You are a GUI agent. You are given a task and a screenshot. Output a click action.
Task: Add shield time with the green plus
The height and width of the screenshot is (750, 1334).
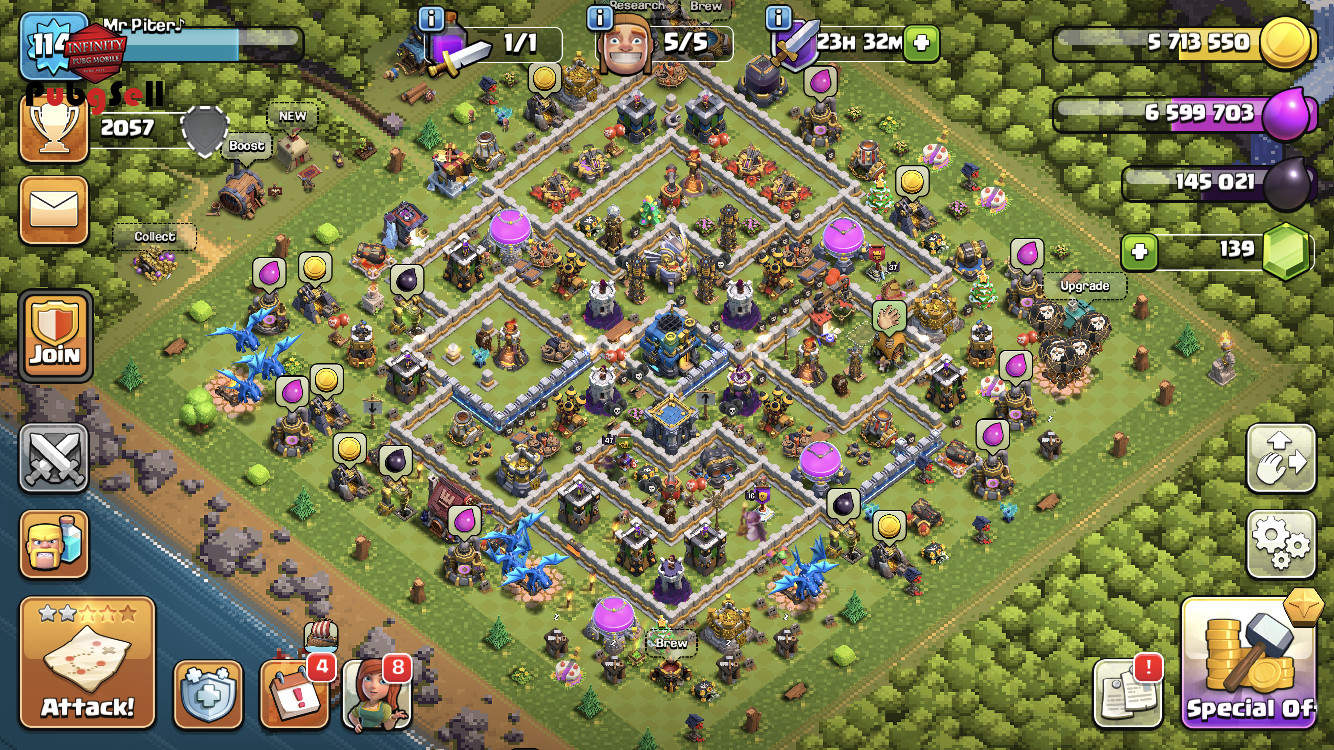pyautogui.click(x=920, y=44)
